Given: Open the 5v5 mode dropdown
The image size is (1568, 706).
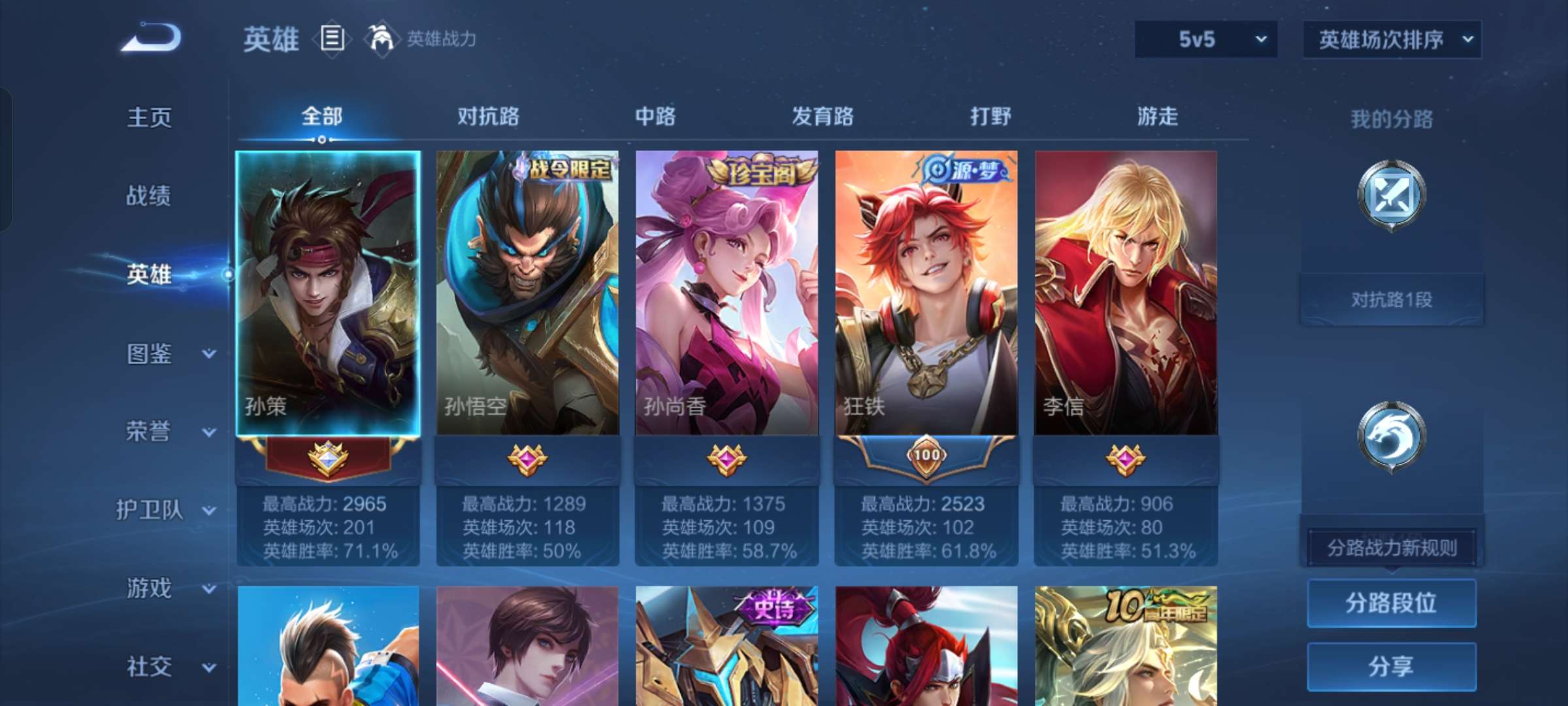Looking at the screenshot, I should (x=1205, y=39).
